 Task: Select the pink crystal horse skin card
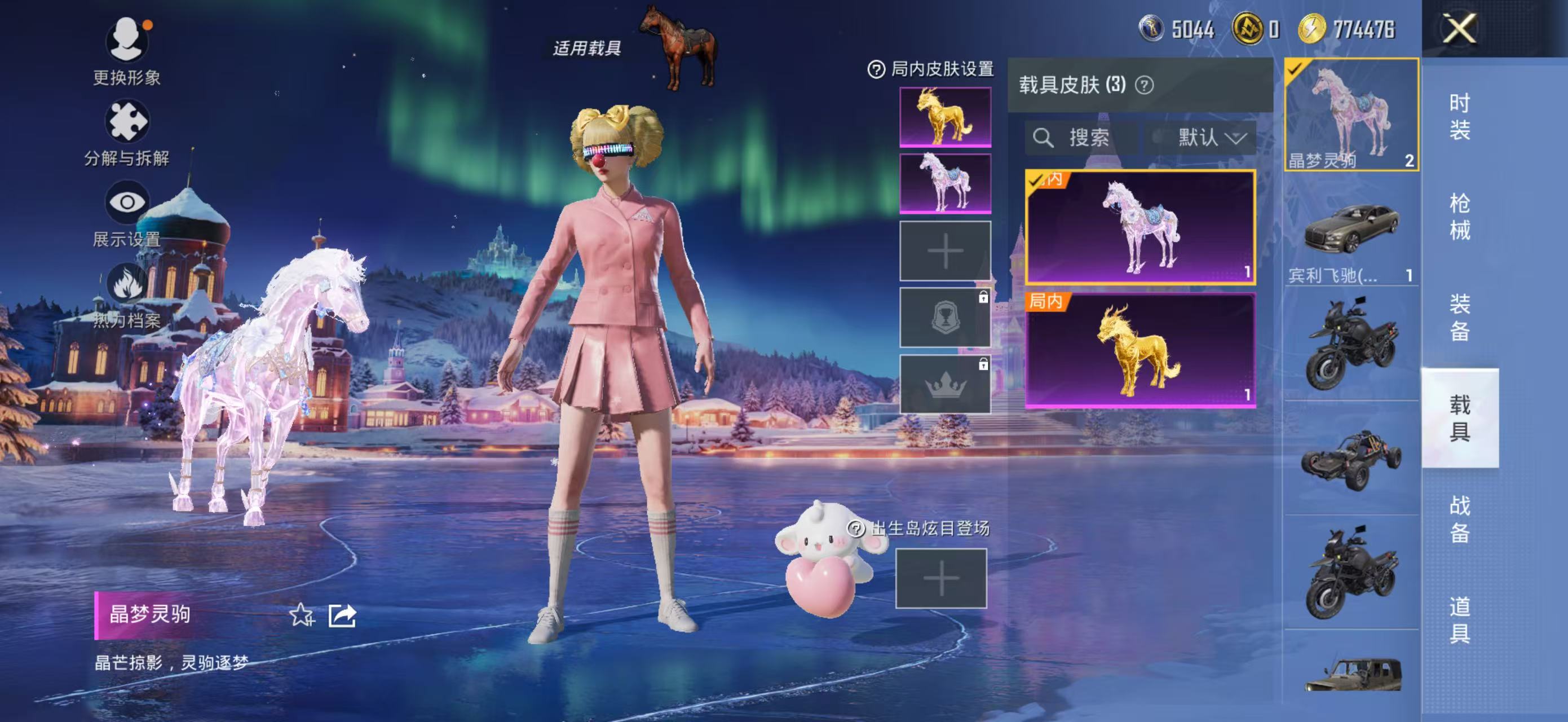pyautogui.click(x=1139, y=227)
